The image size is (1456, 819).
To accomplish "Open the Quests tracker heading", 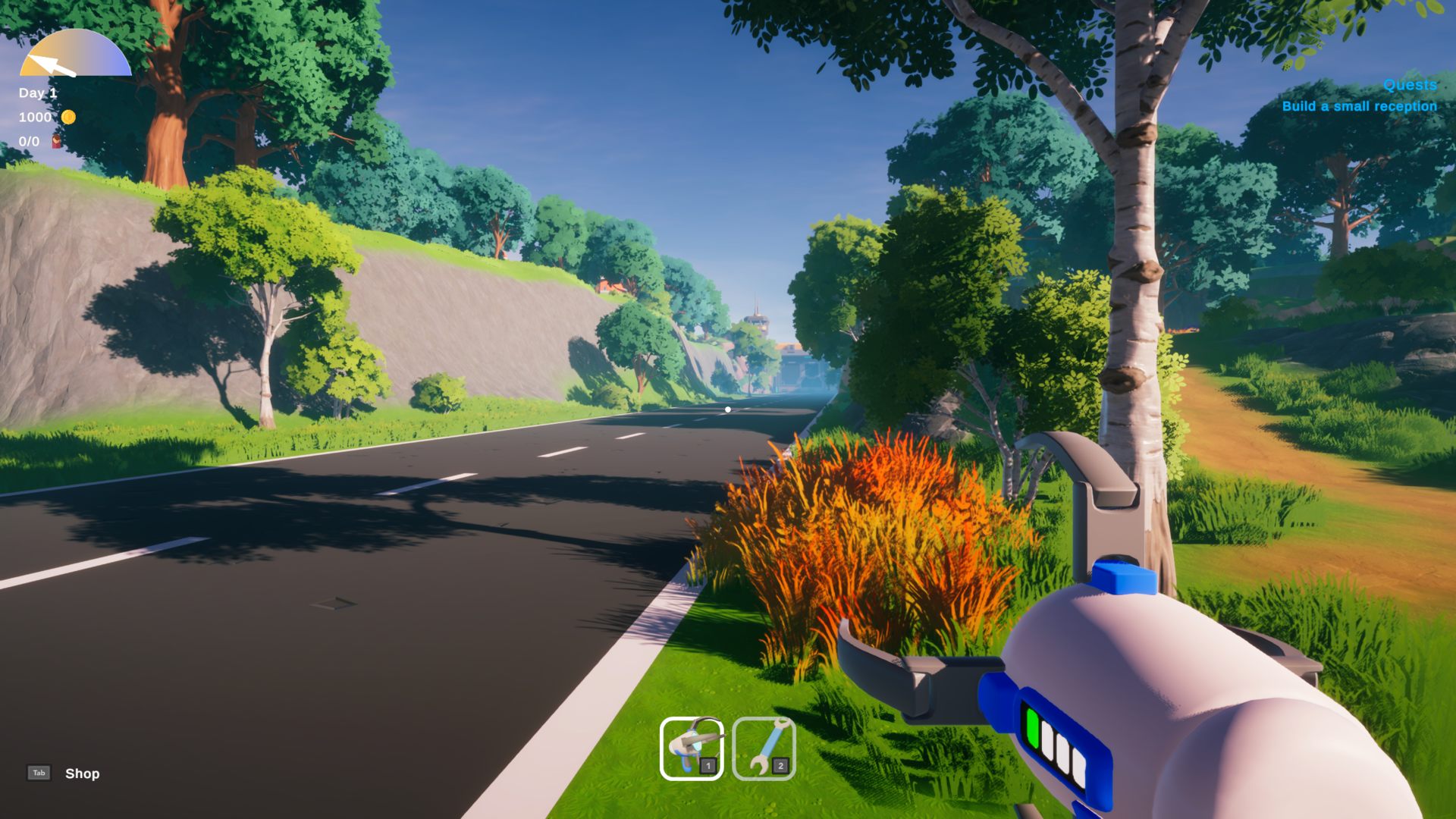I will point(1410,85).
